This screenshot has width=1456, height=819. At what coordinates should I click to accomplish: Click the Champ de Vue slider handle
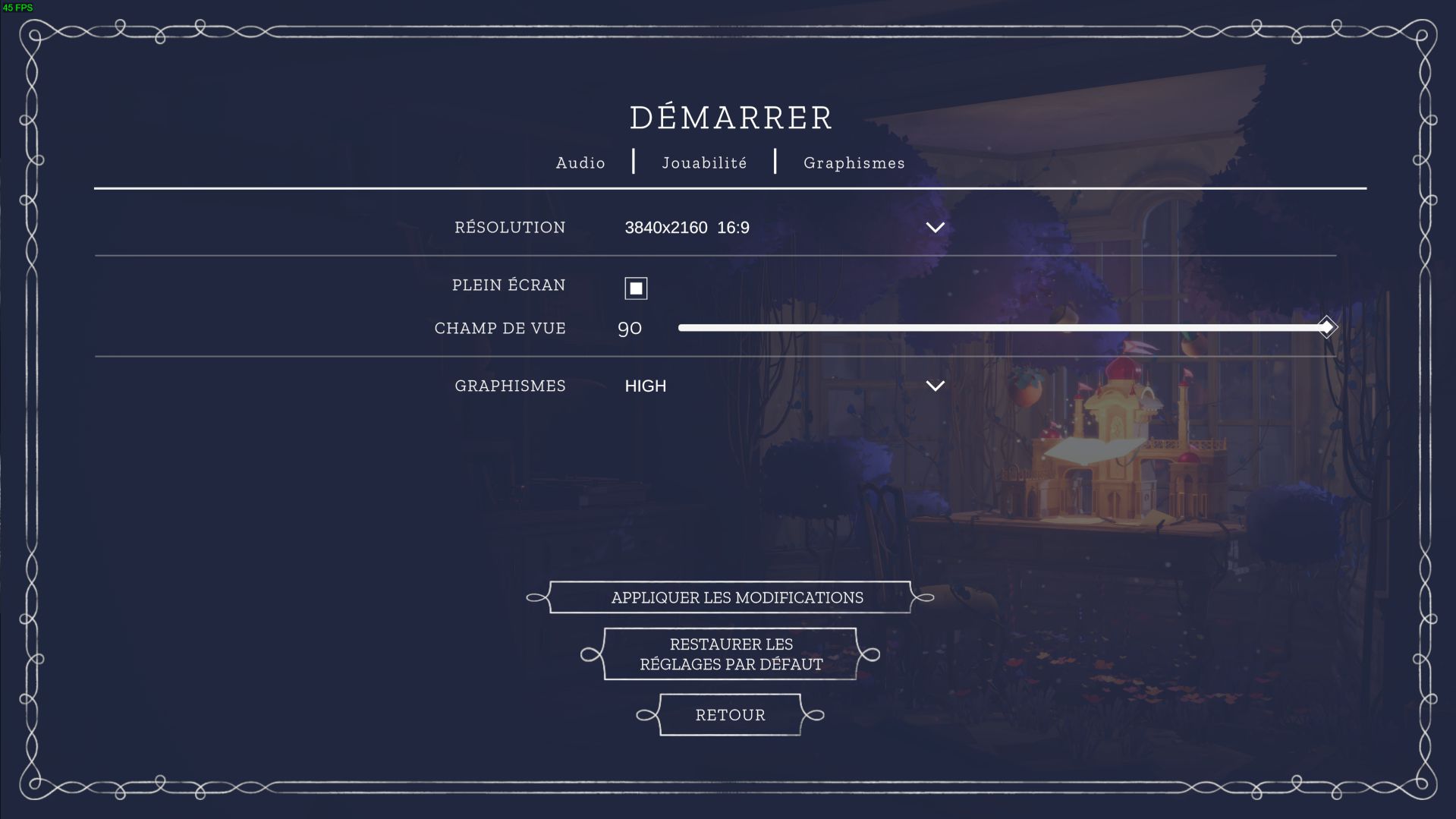click(x=1326, y=328)
